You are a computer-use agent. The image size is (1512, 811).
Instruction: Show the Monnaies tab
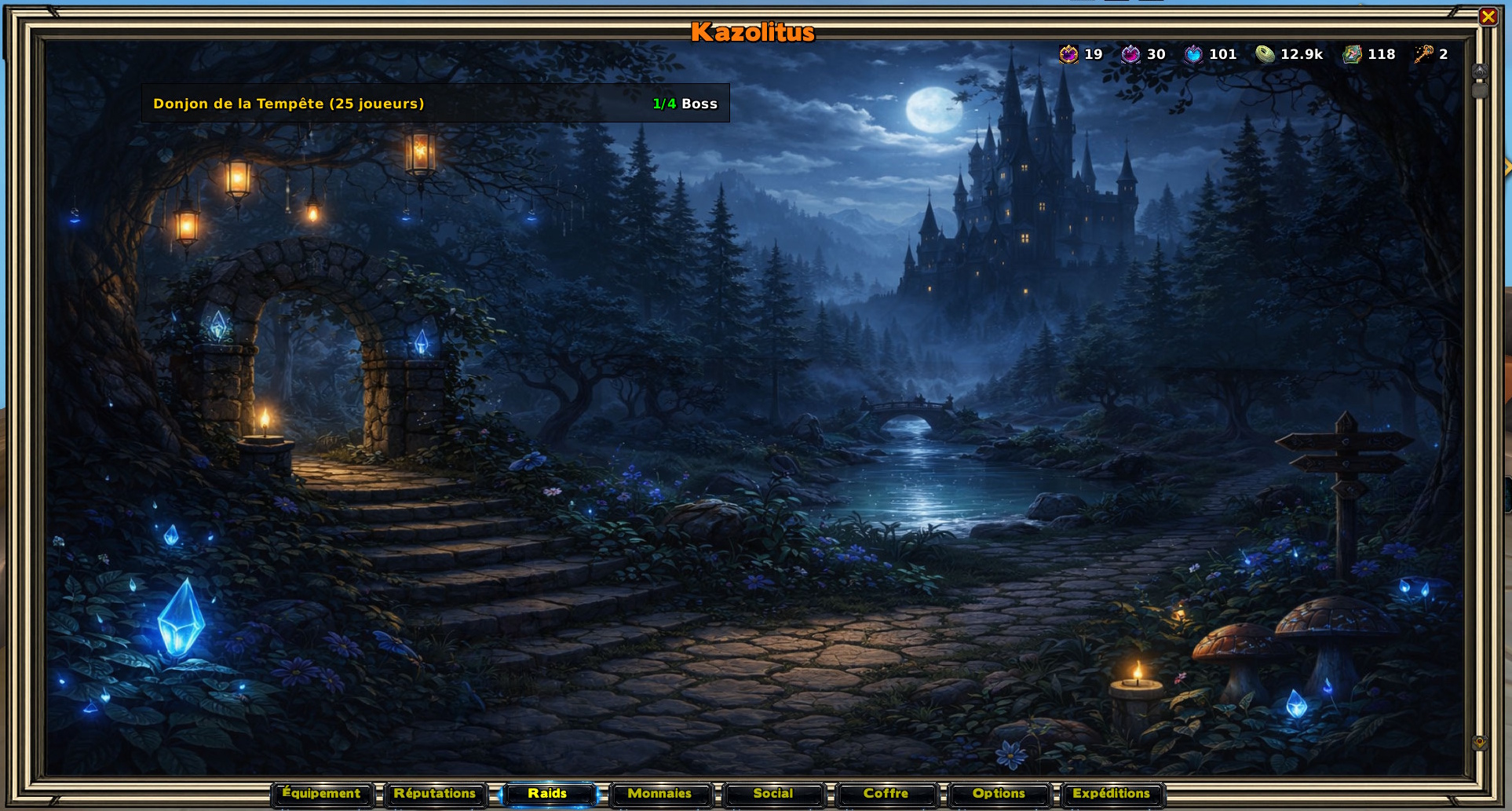click(660, 794)
